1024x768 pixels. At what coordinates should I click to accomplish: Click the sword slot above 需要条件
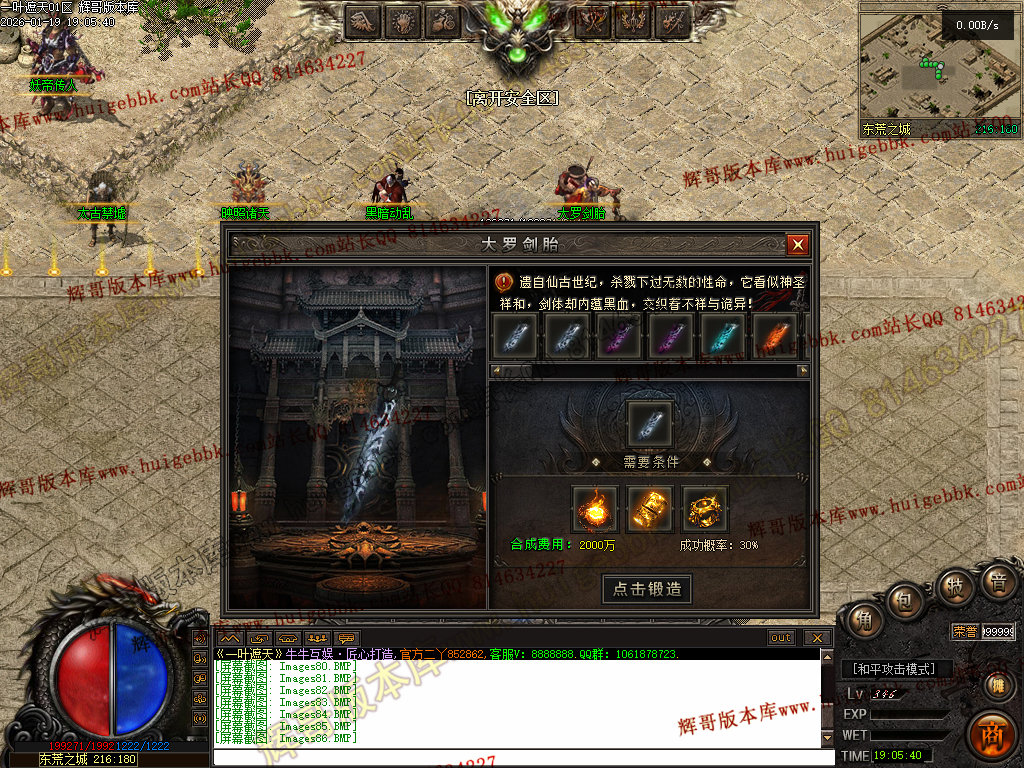650,423
